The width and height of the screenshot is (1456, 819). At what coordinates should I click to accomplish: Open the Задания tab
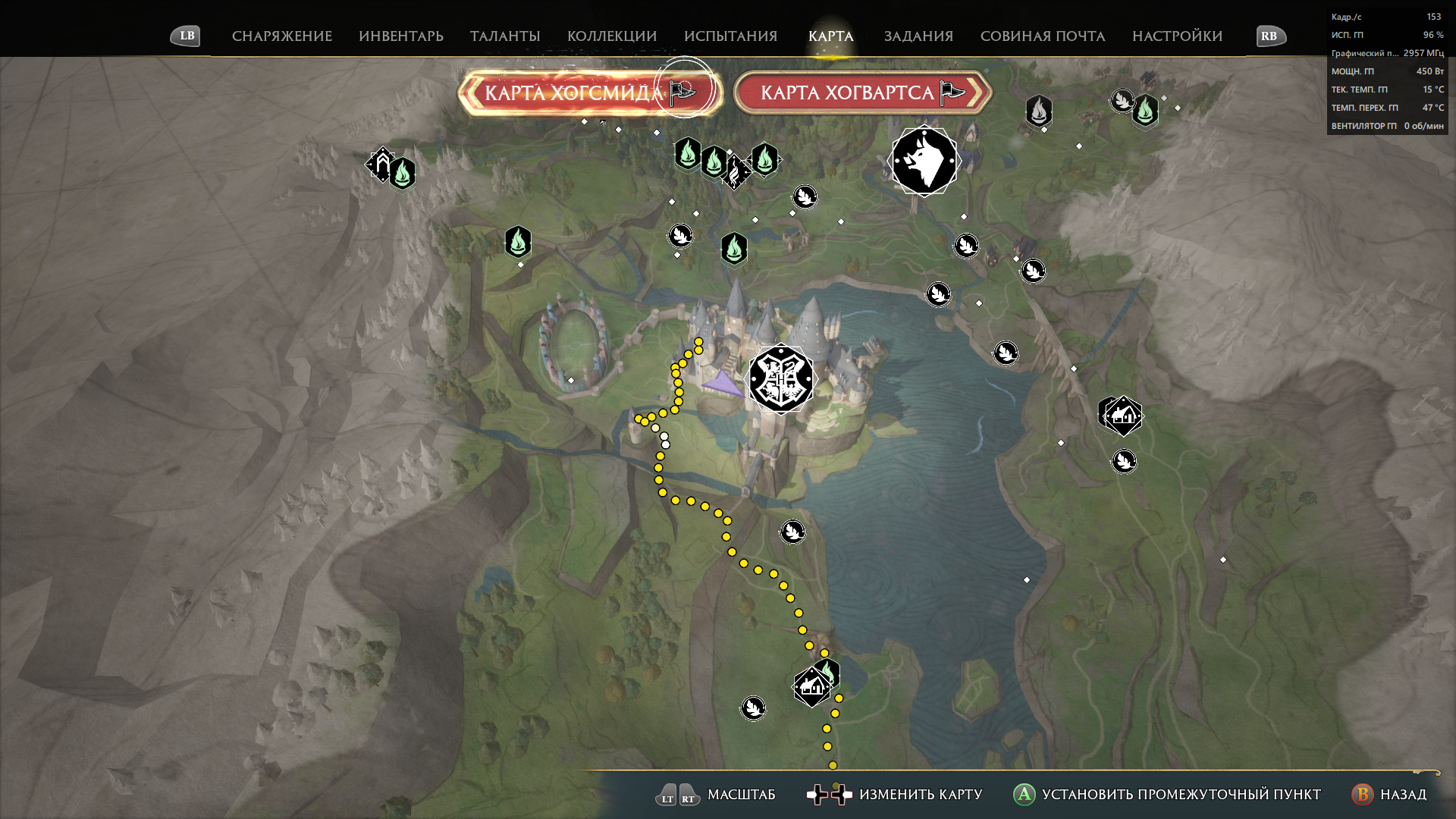click(x=918, y=36)
